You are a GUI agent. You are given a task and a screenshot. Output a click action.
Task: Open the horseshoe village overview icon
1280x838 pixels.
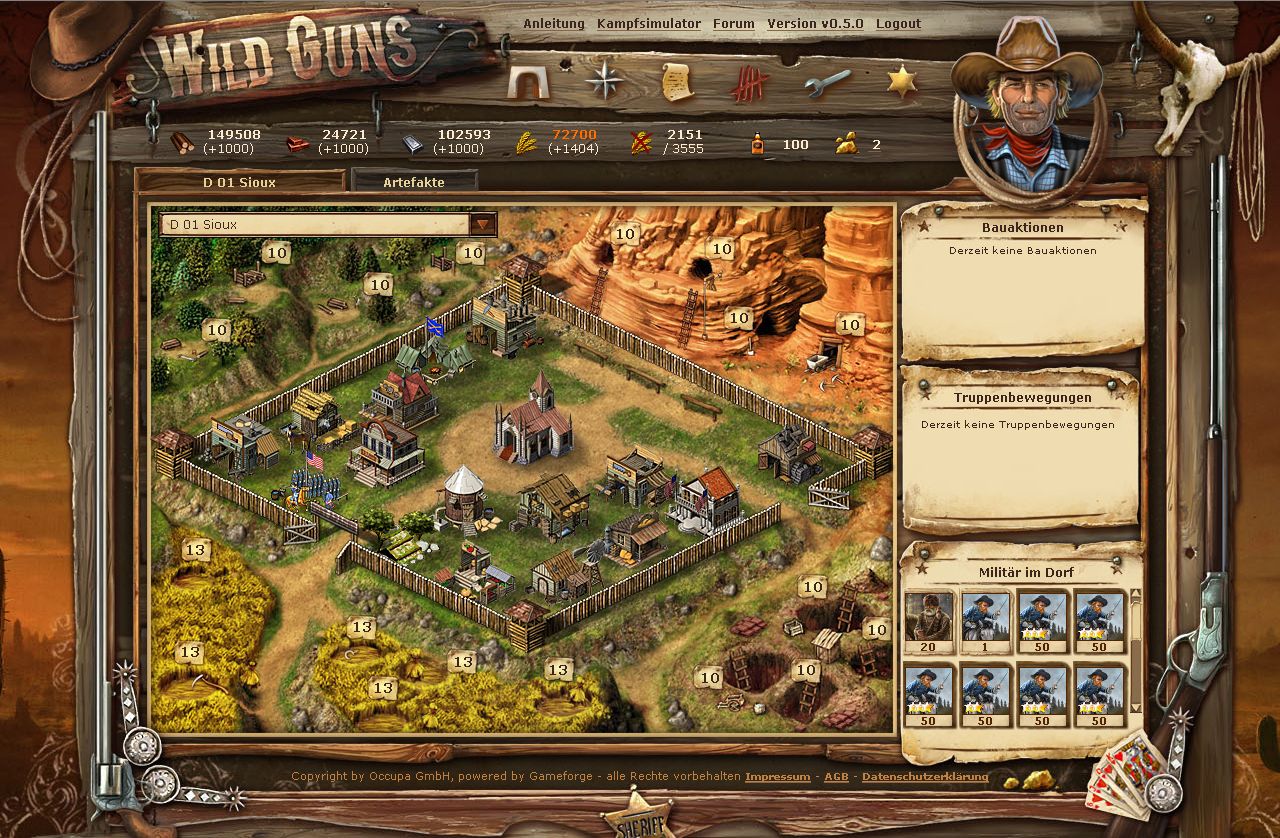click(x=528, y=82)
